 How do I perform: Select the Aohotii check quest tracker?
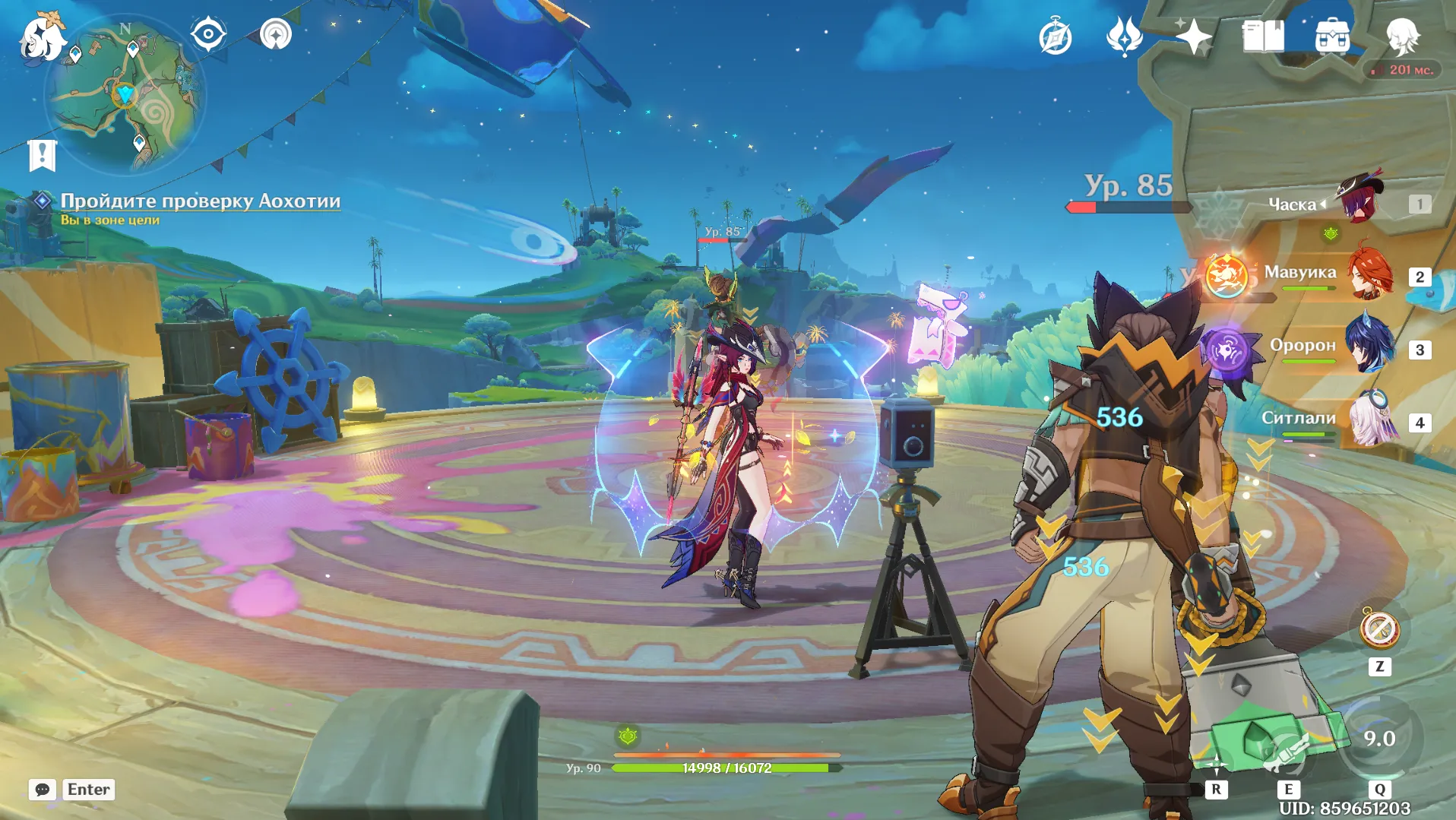click(x=200, y=201)
